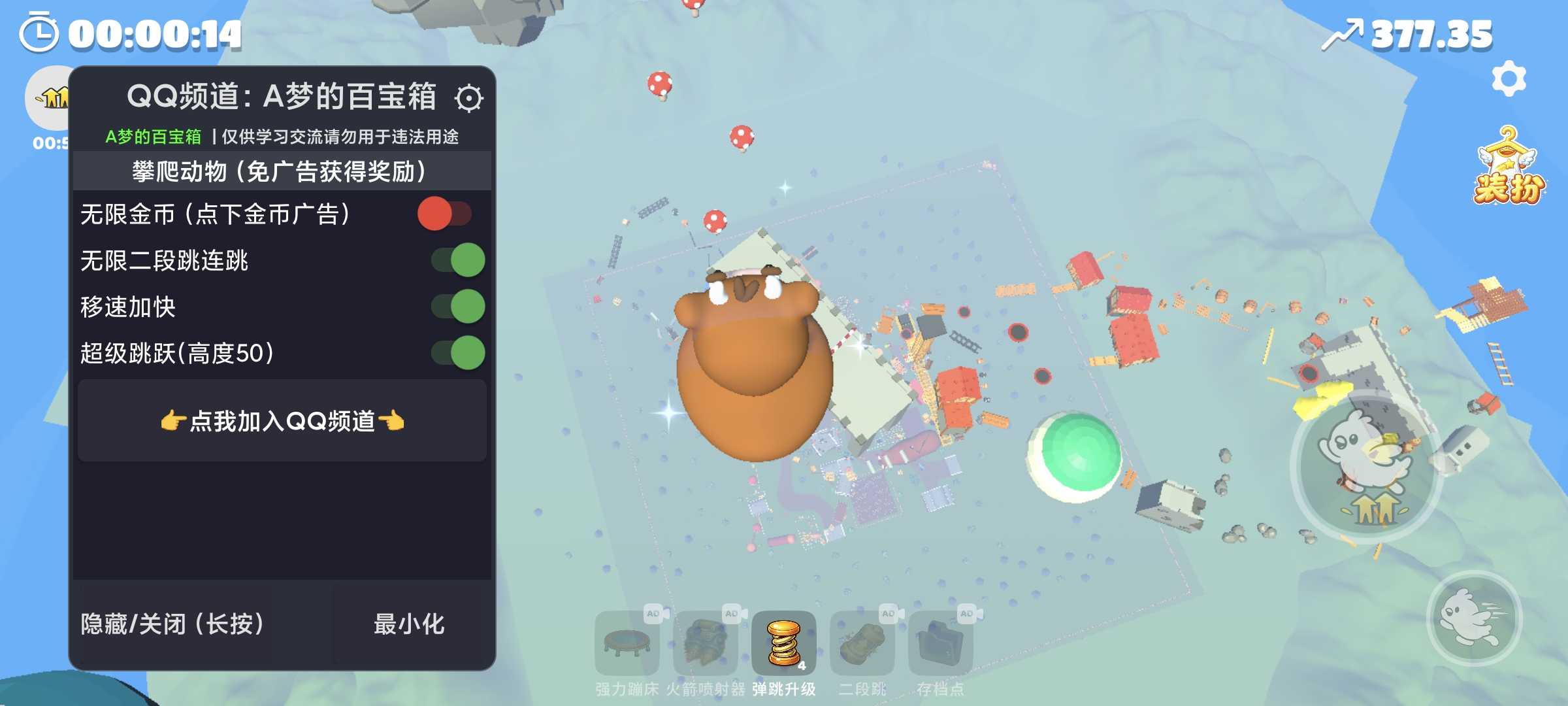Screen dimensions: 1568x706
Task: Hit the dash action button
Action: coord(1474,618)
